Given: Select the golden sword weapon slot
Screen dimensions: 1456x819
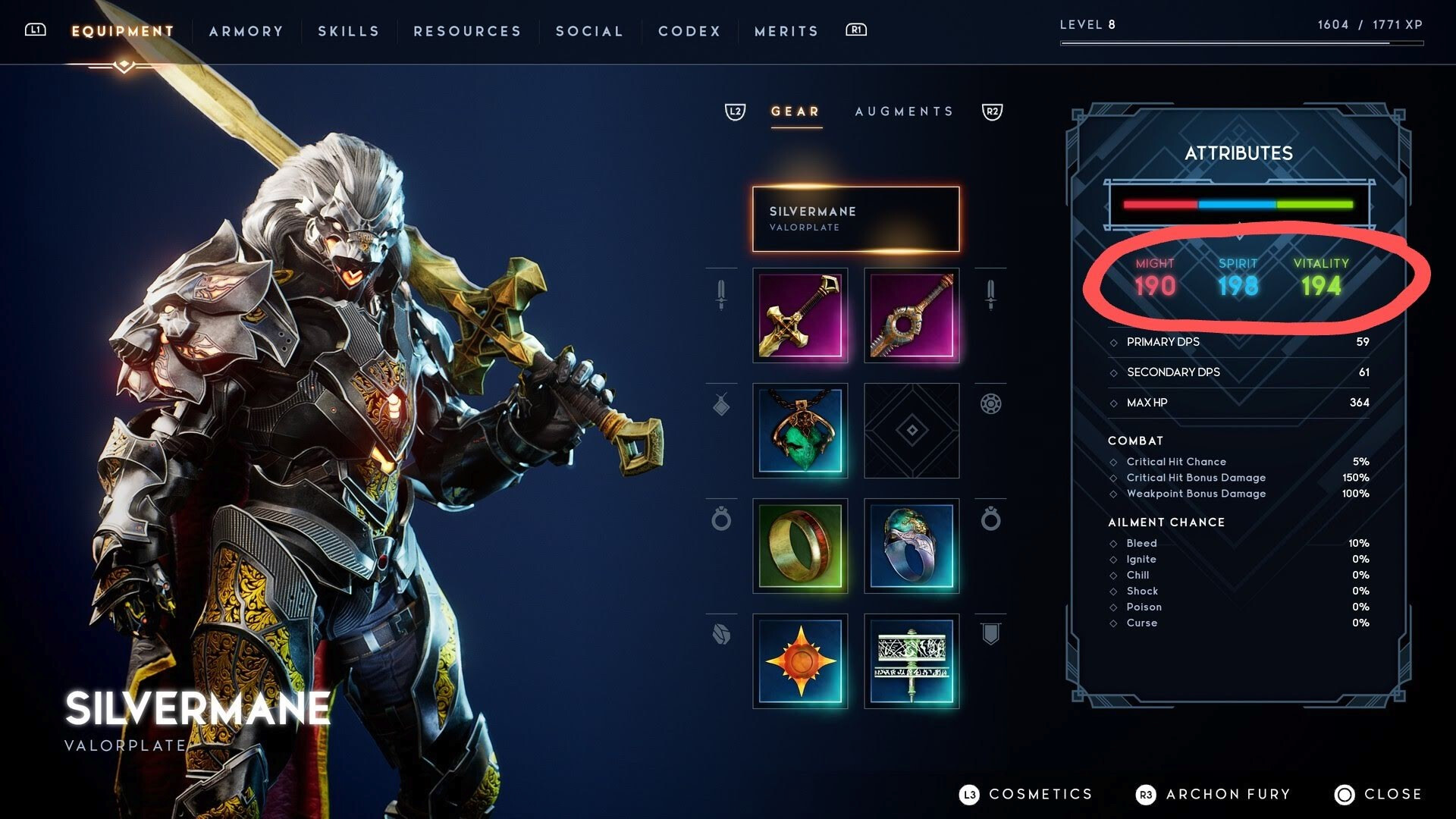Looking at the screenshot, I should (800, 315).
